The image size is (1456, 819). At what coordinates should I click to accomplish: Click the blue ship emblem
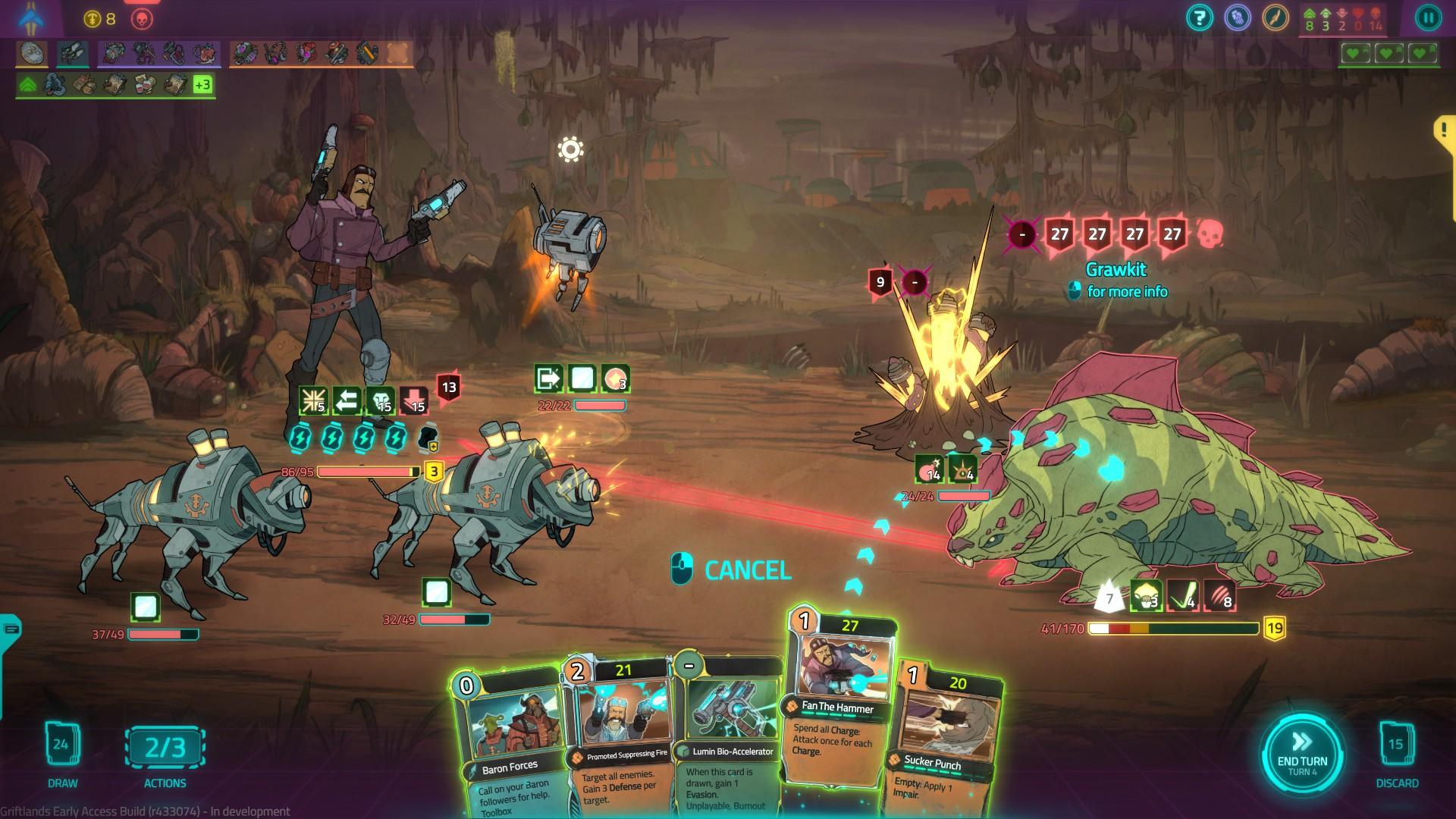tap(33, 17)
